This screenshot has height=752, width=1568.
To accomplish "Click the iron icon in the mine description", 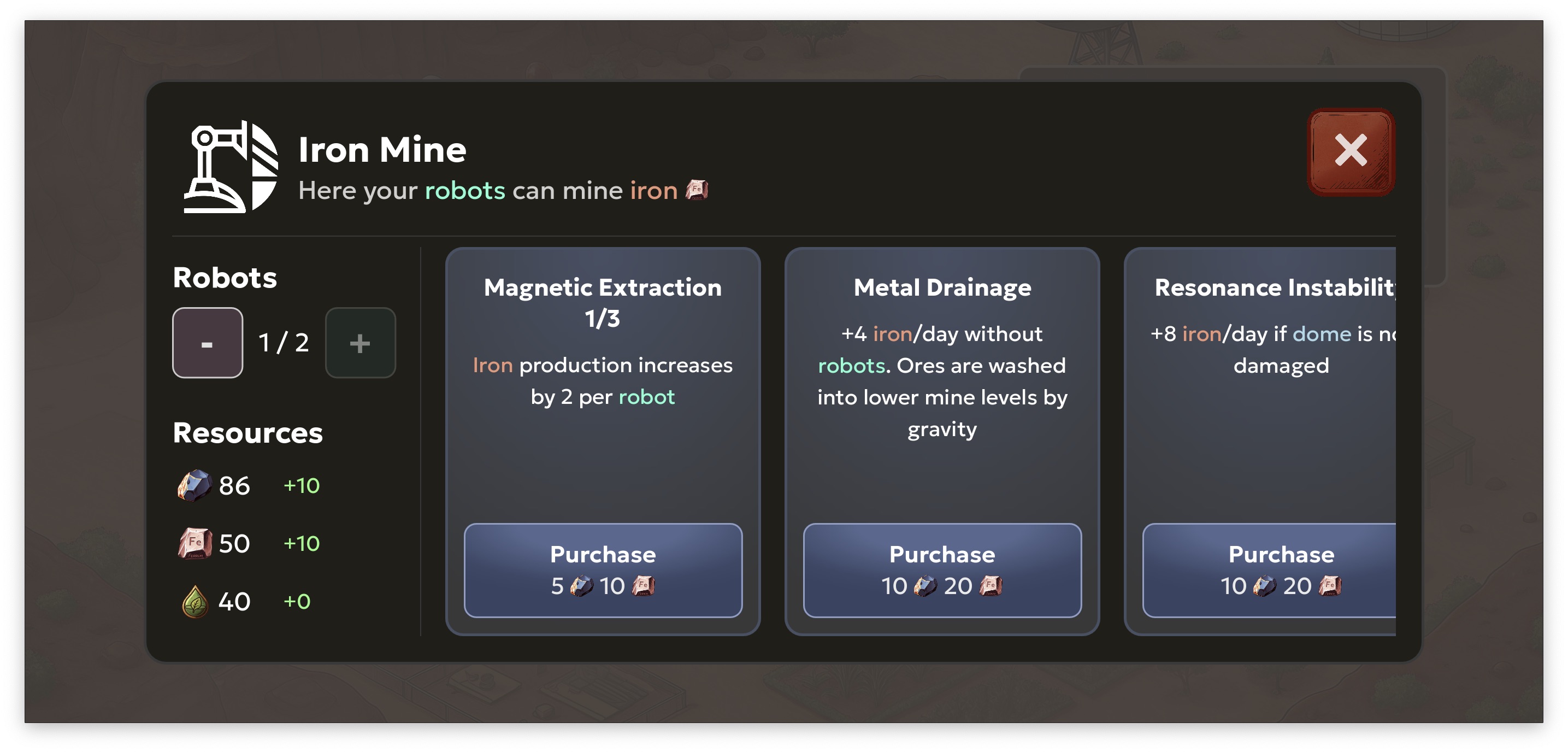I will point(698,191).
